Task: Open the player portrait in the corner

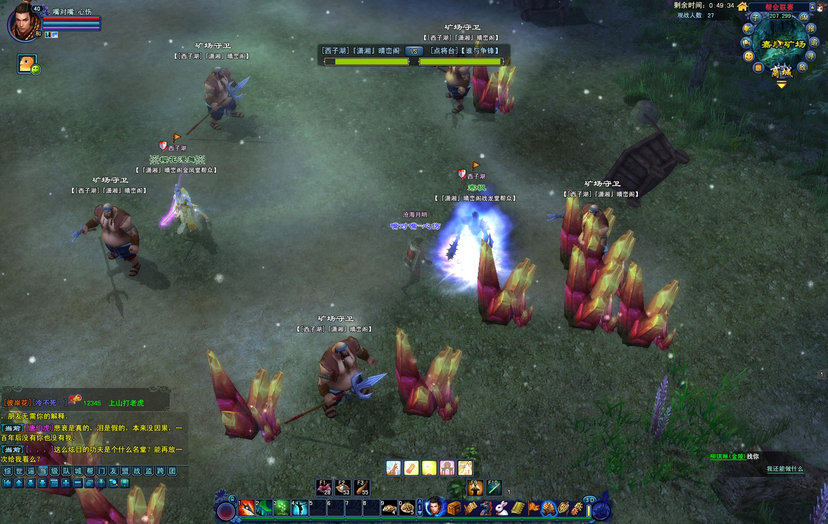Action: [22, 22]
